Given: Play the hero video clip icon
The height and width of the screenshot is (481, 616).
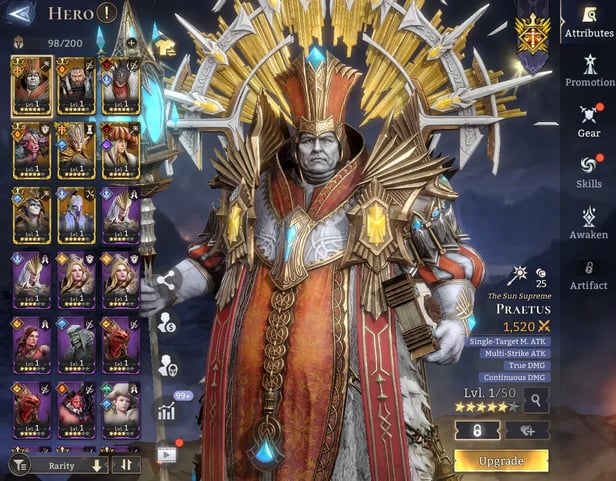Looking at the screenshot, I should [165, 454].
